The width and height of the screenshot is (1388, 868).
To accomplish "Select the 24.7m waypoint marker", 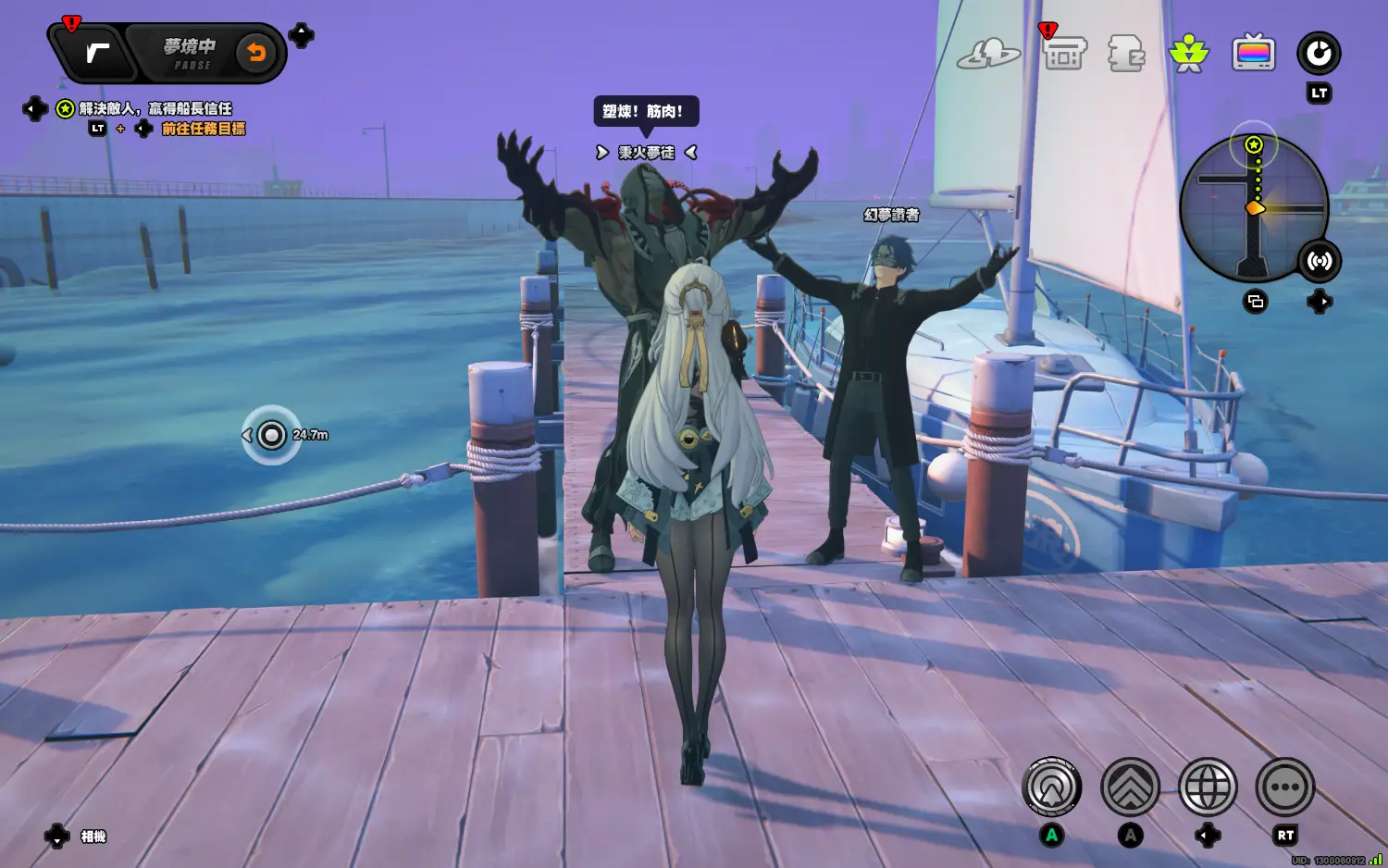I will pyautogui.click(x=271, y=434).
